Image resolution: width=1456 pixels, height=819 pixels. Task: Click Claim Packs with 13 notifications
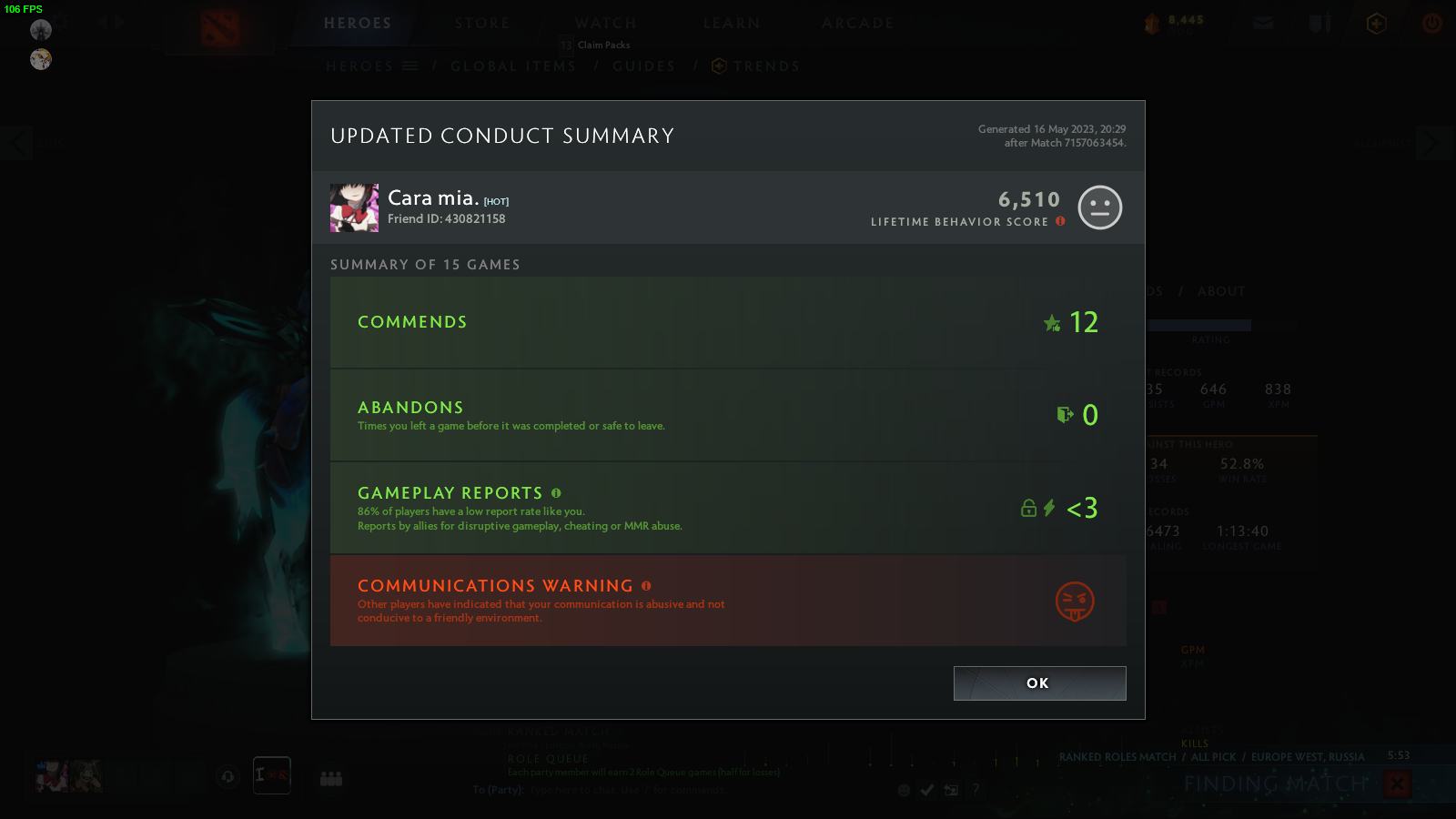(595, 44)
